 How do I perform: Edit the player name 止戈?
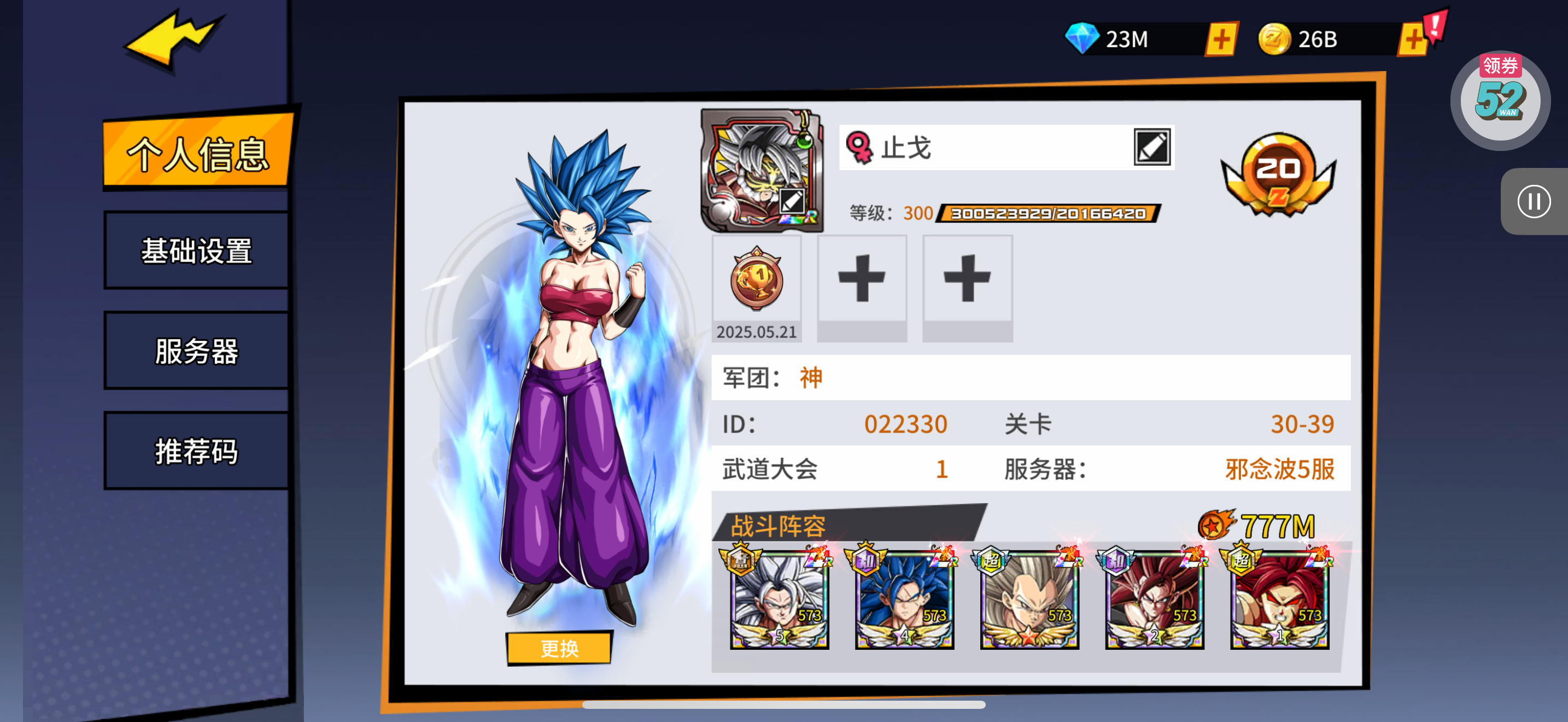pyautogui.click(x=1151, y=147)
